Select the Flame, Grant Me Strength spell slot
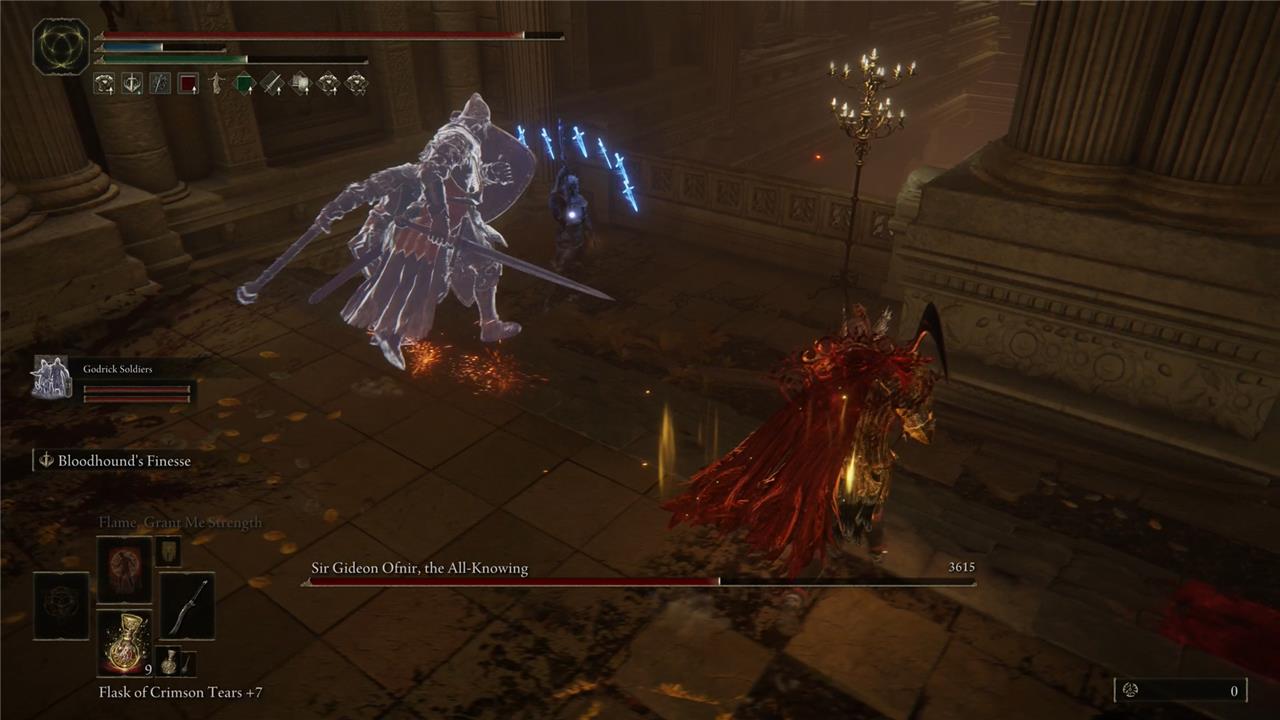This screenshot has width=1280, height=720. [124, 569]
